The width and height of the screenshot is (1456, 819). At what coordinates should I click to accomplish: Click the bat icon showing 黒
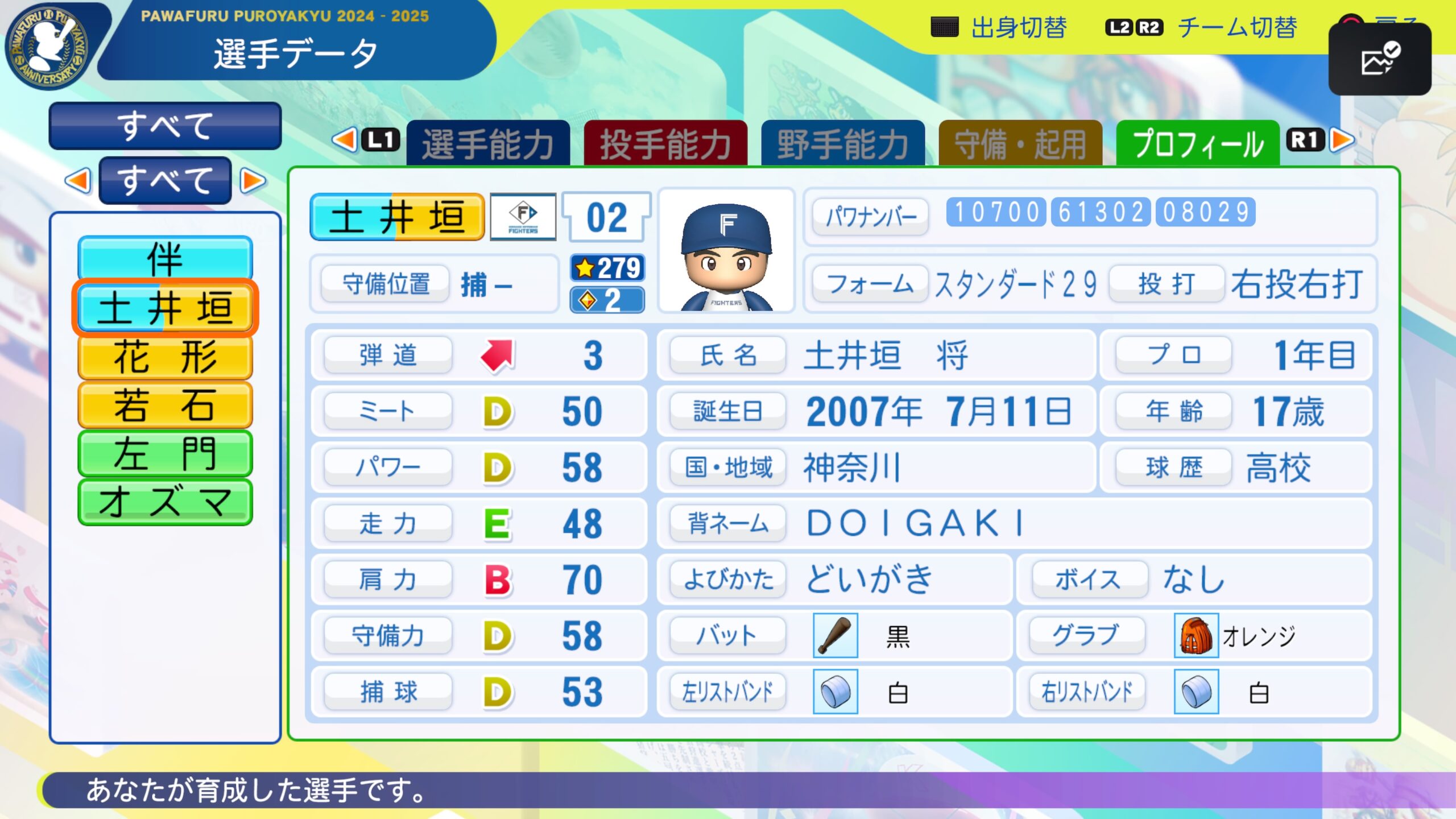(x=835, y=635)
